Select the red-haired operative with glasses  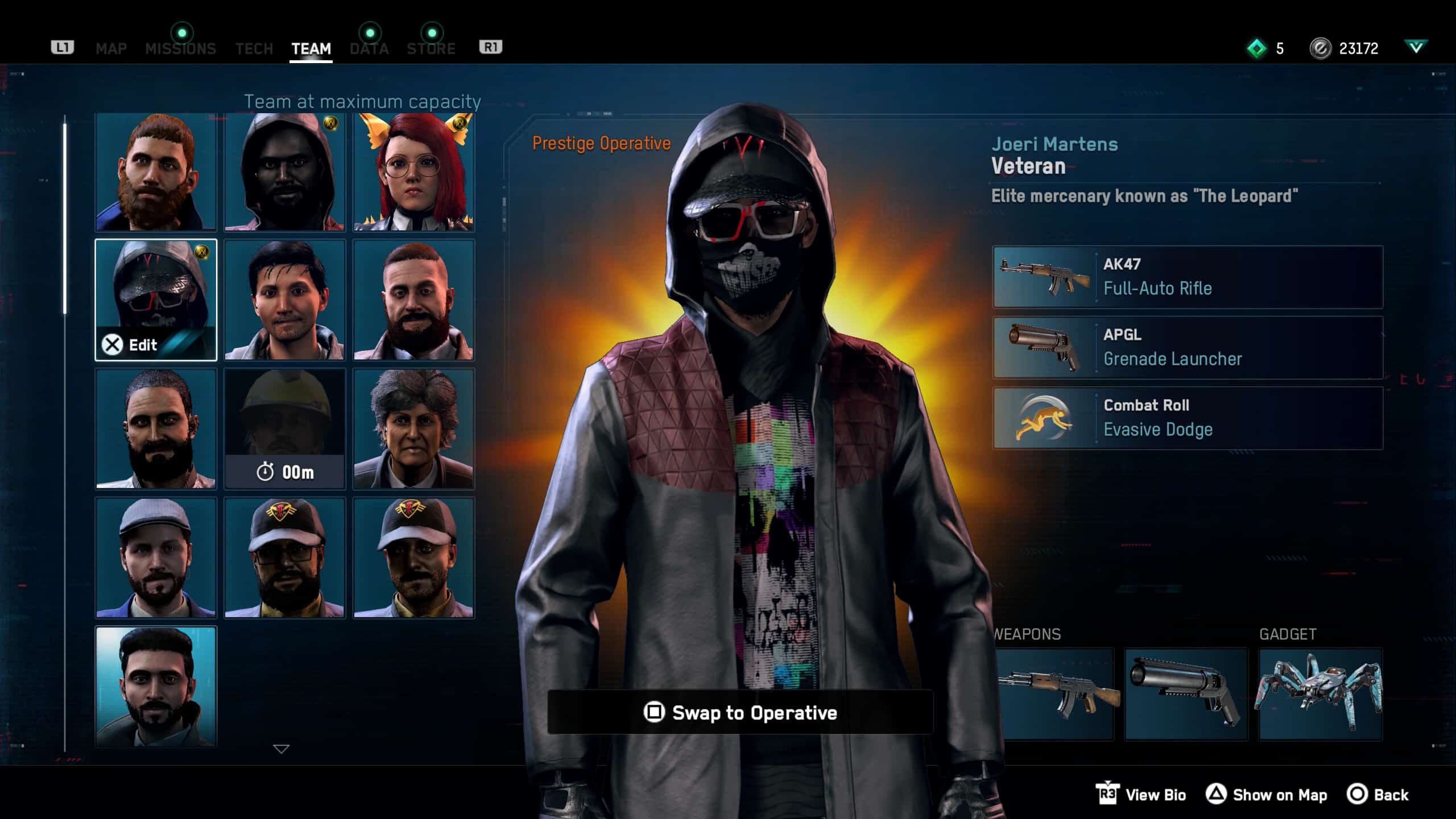click(413, 172)
